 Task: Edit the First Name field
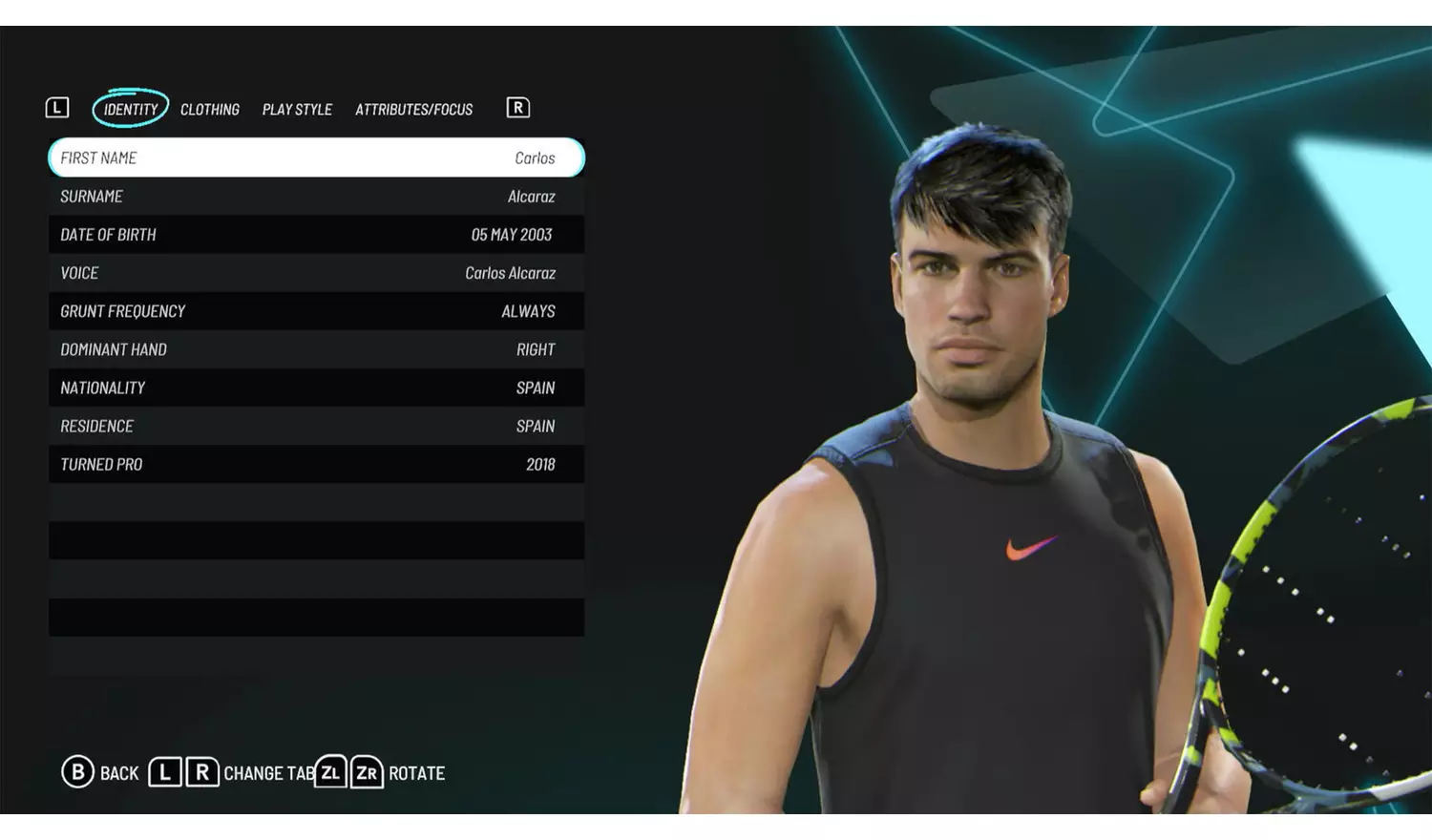pyautogui.click(x=316, y=157)
